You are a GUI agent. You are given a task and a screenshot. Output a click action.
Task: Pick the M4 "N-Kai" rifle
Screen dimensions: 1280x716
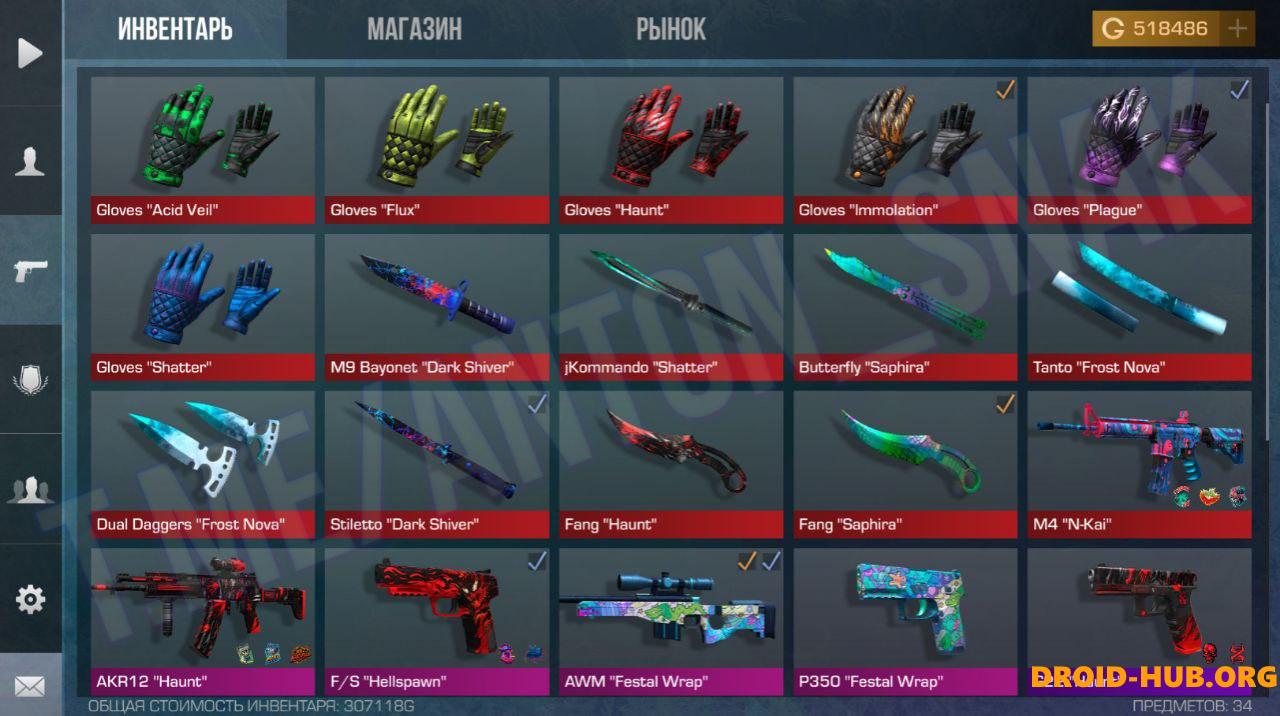click(1139, 464)
